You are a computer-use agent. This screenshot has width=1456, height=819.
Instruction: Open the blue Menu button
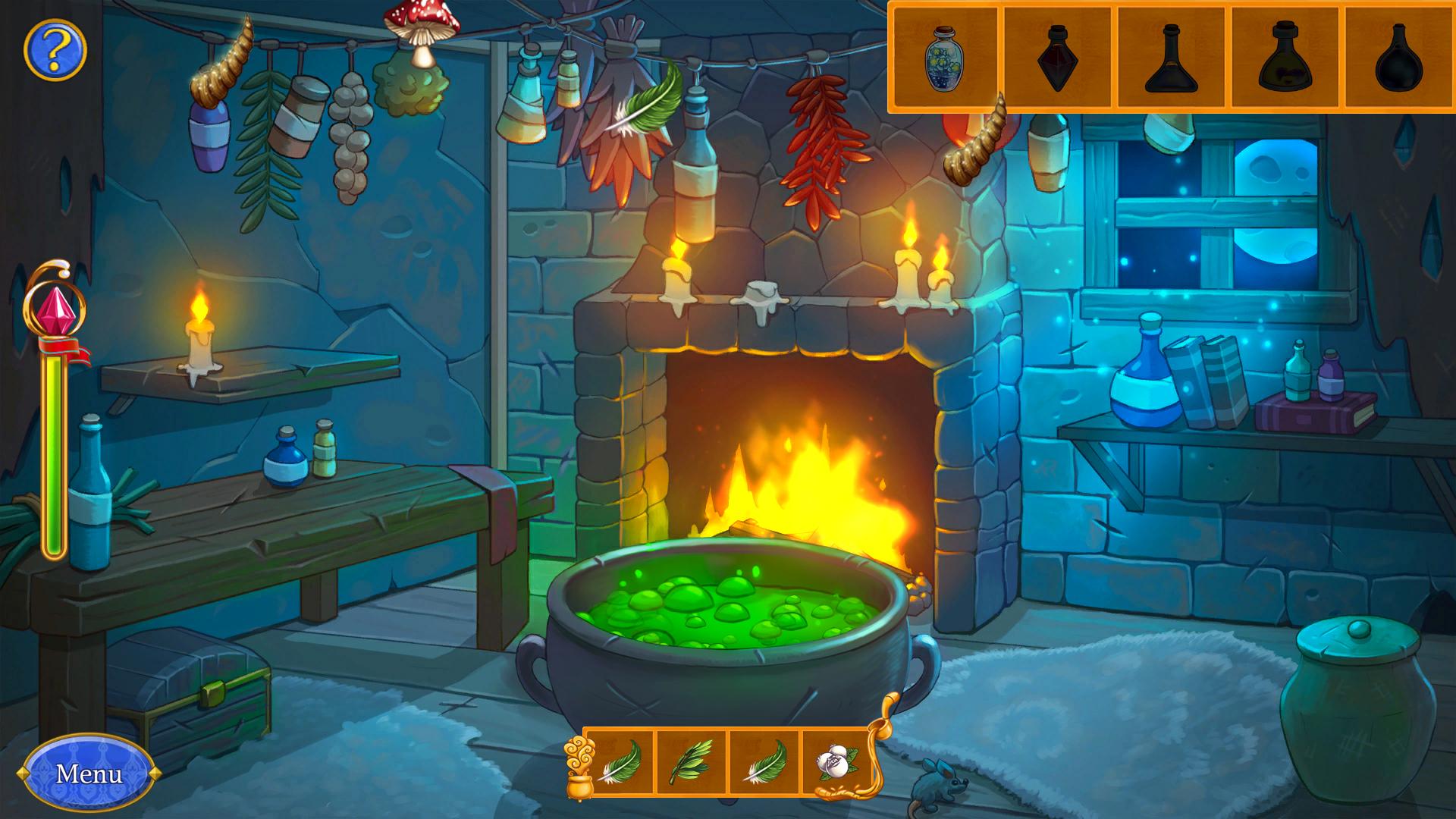(x=89, y=773)
